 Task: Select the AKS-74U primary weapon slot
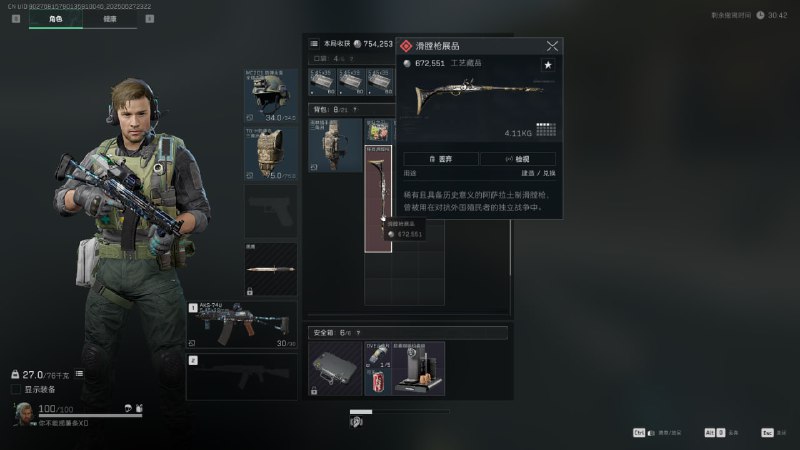[x=242, y=325]
